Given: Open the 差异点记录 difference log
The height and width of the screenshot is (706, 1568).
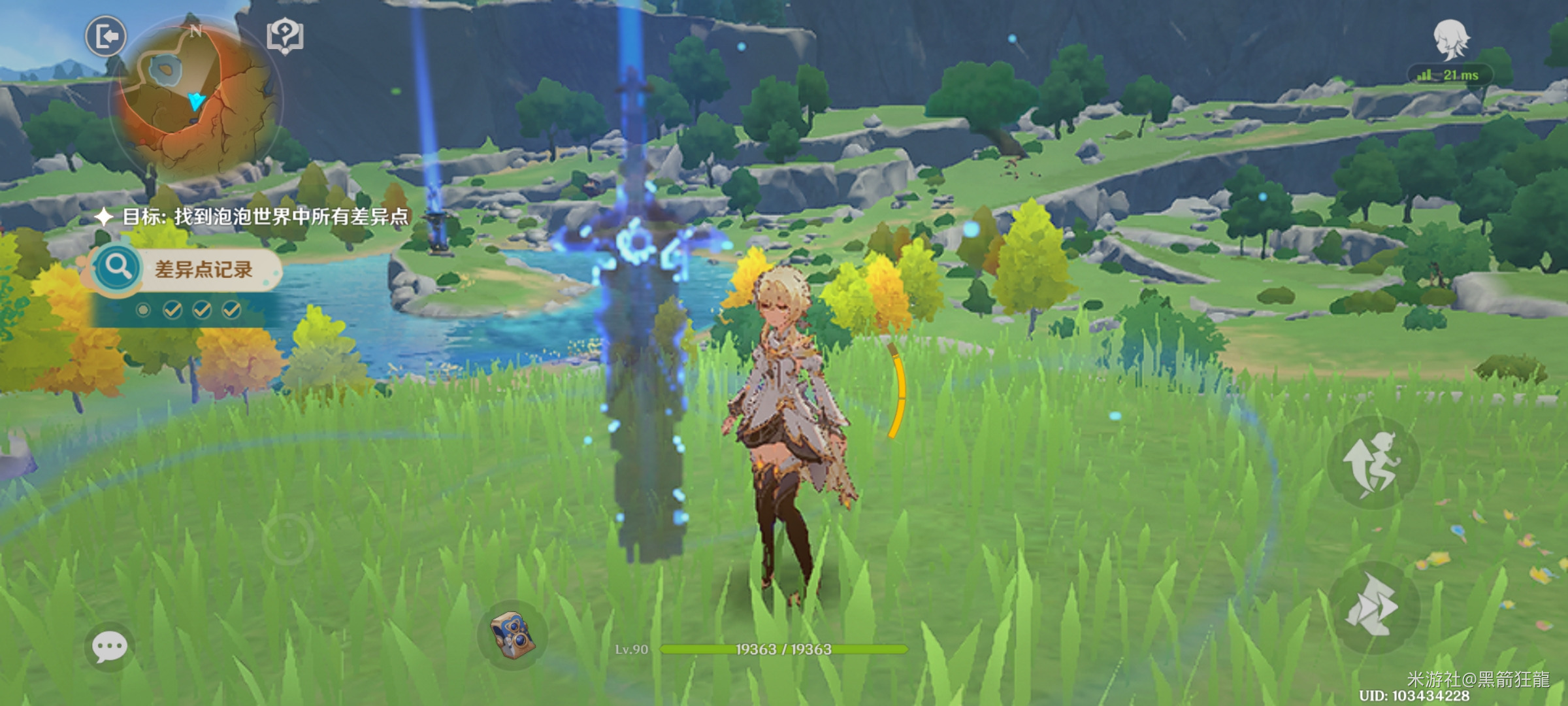Looking at the screenshot, I should point(186,269).
